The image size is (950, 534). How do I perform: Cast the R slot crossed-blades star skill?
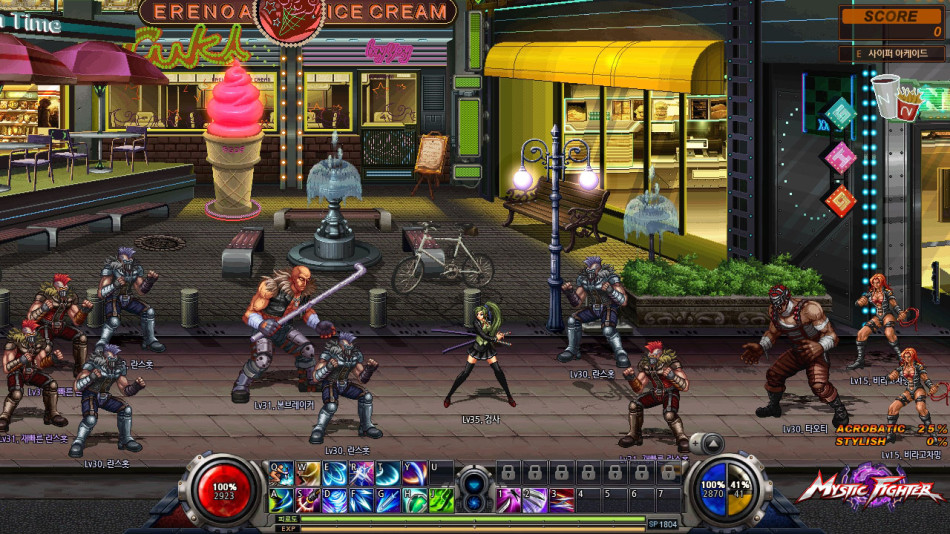[361, 471]
